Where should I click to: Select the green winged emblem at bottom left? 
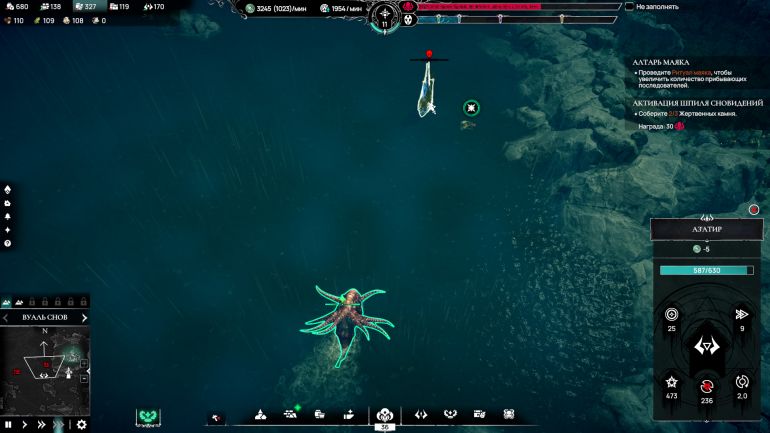tap(149, 415)
